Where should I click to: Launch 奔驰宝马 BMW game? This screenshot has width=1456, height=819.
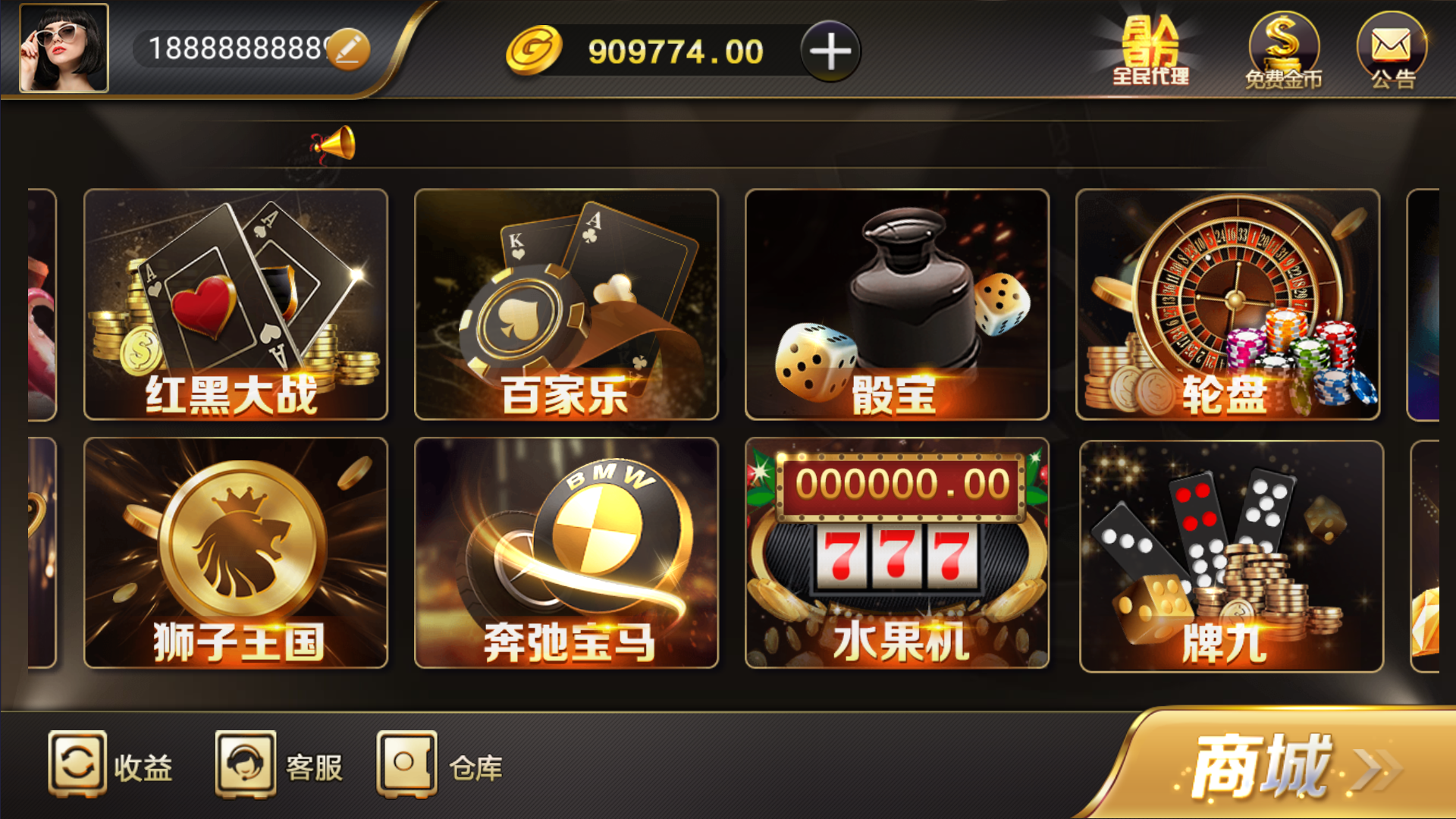(566, 554)
